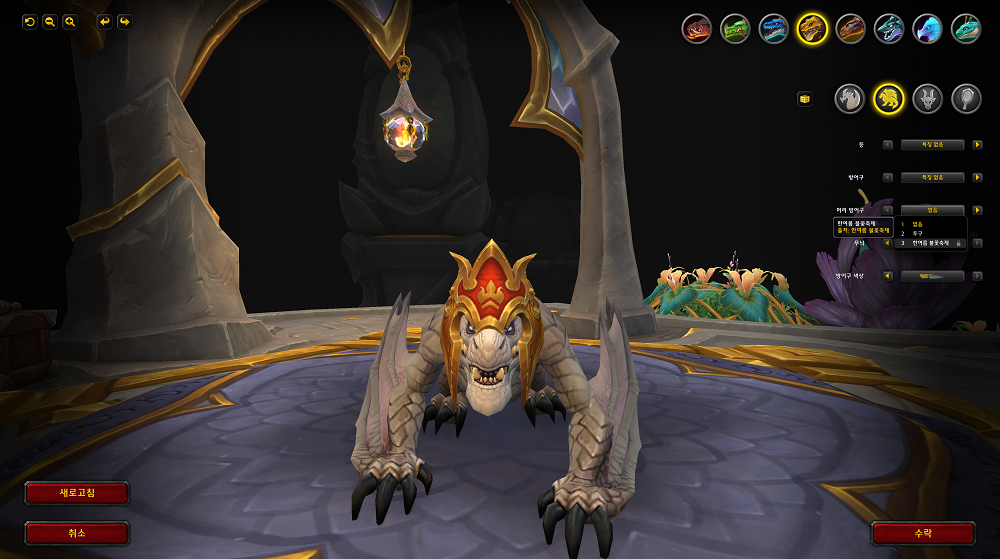Zoom out using the minus magnifier icon
1000x559 pixels.
49,21
